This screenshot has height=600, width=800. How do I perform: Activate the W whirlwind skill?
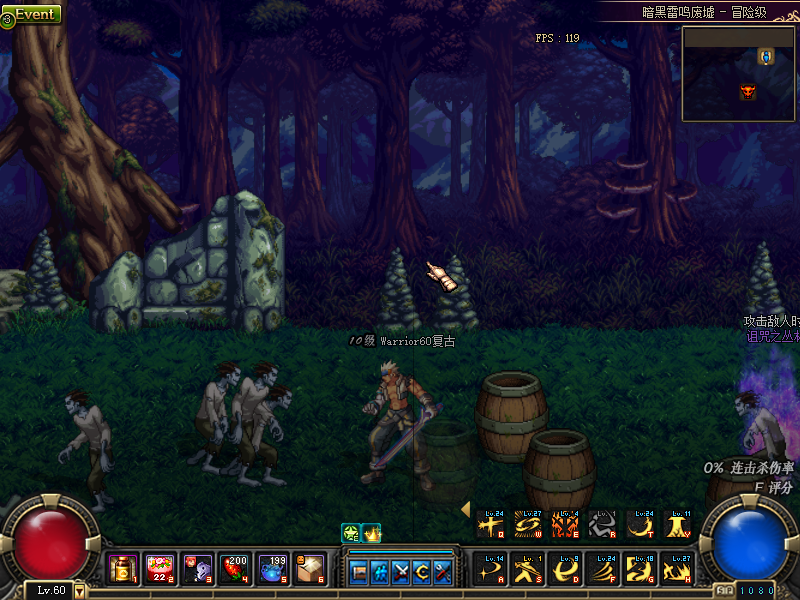pyautogui.click(x=527, y=525)
